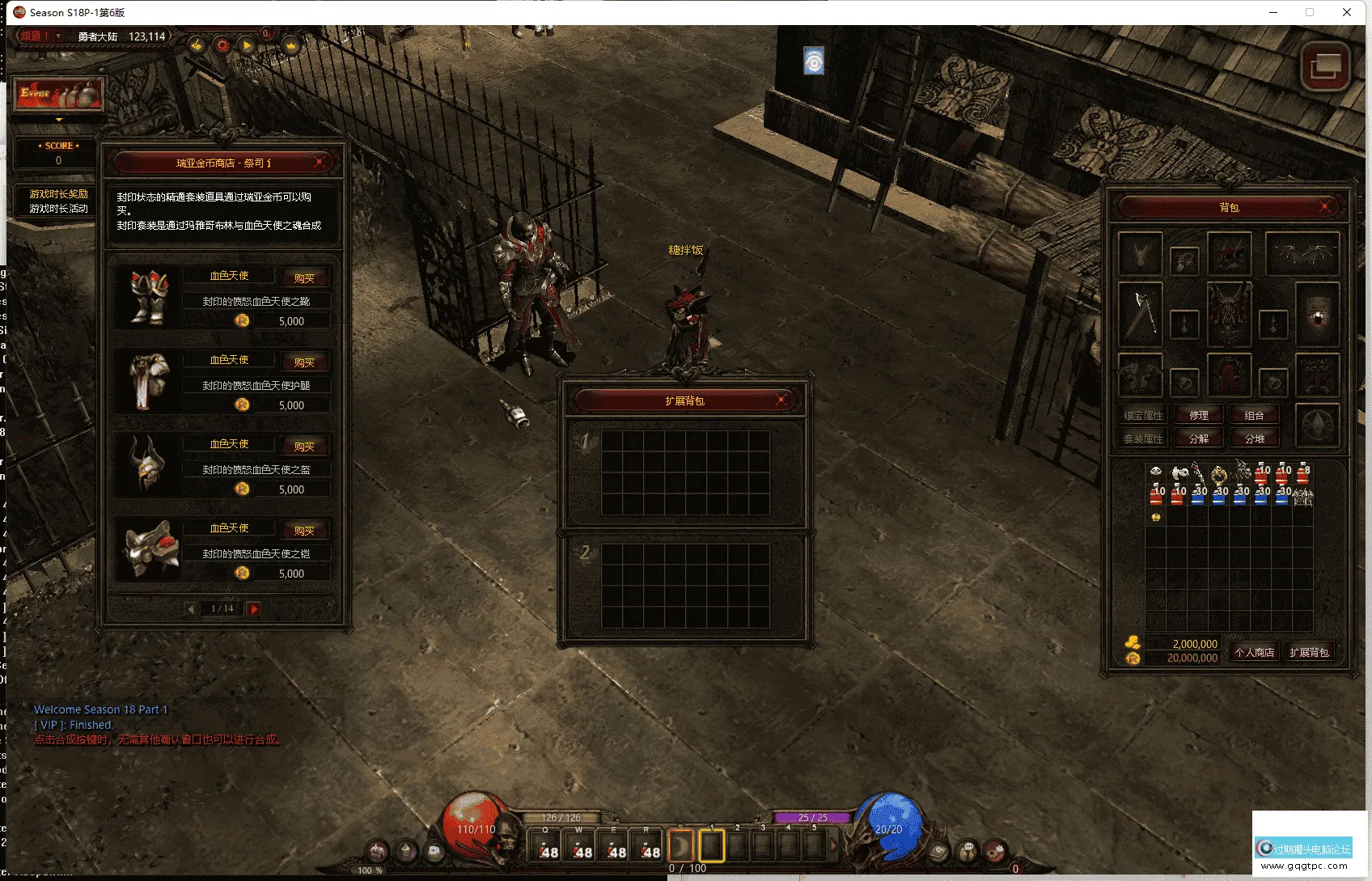Click the skull icon at bottom-right of screen
1372x881 pixels.
995,851
